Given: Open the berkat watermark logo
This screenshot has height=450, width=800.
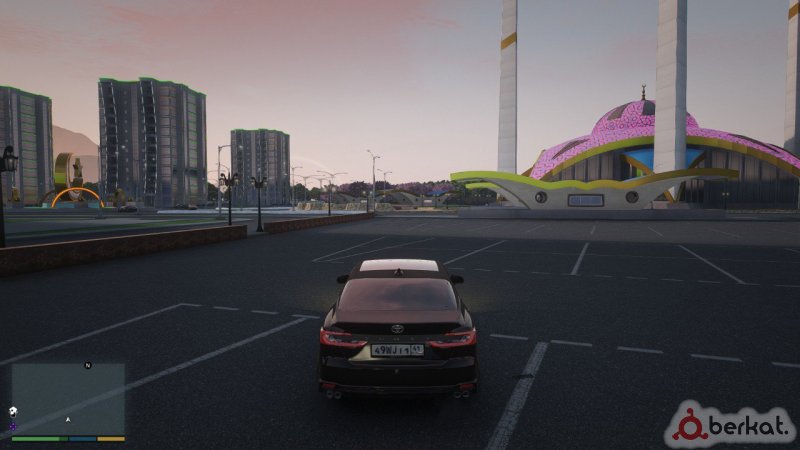Looking at the screenshot, I should pyautogui.click(x=730, y=424).
